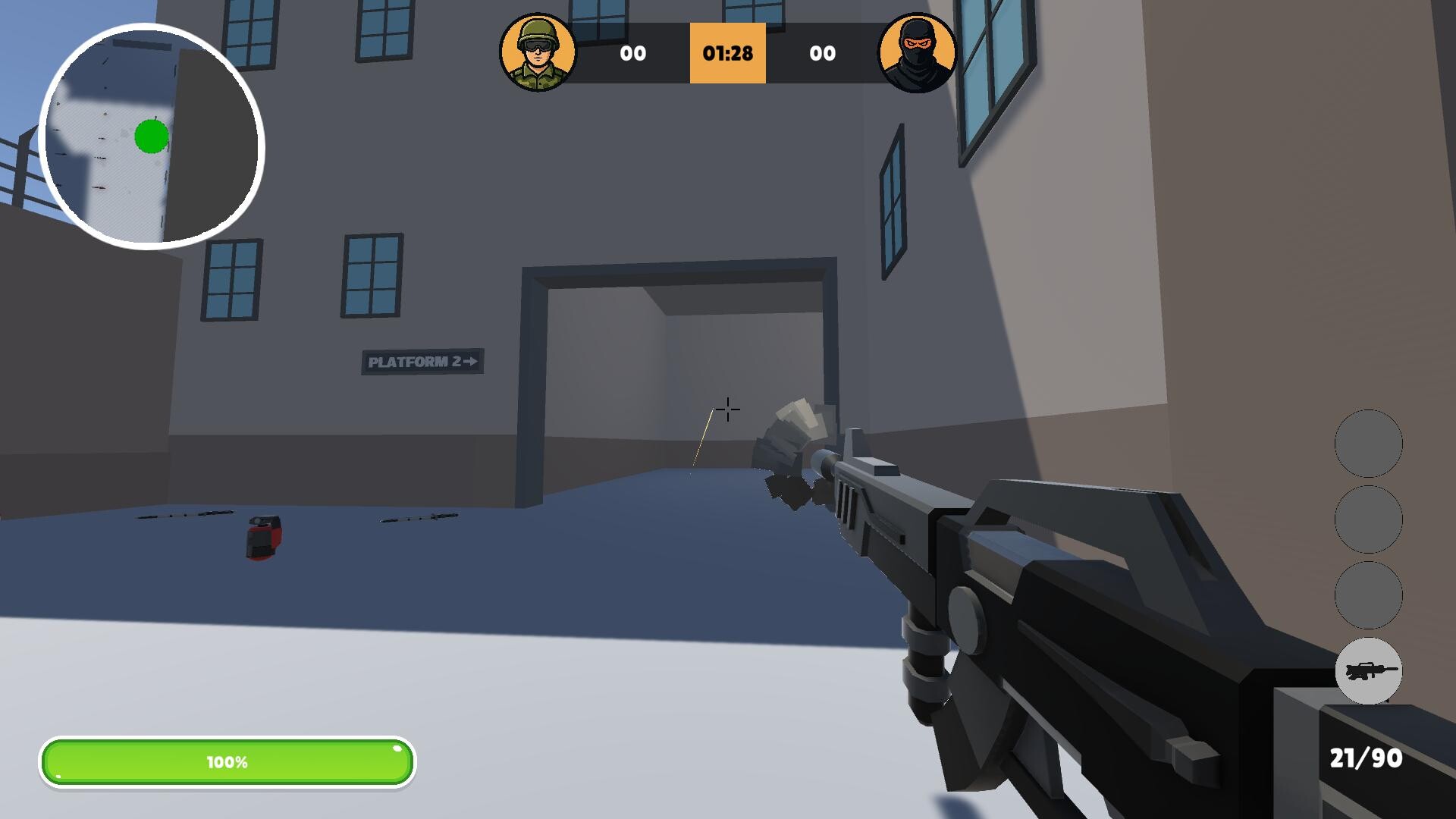Toggle the soldier team score display
The height and width of the screenshot is (819, 1456).
point(635,53)
